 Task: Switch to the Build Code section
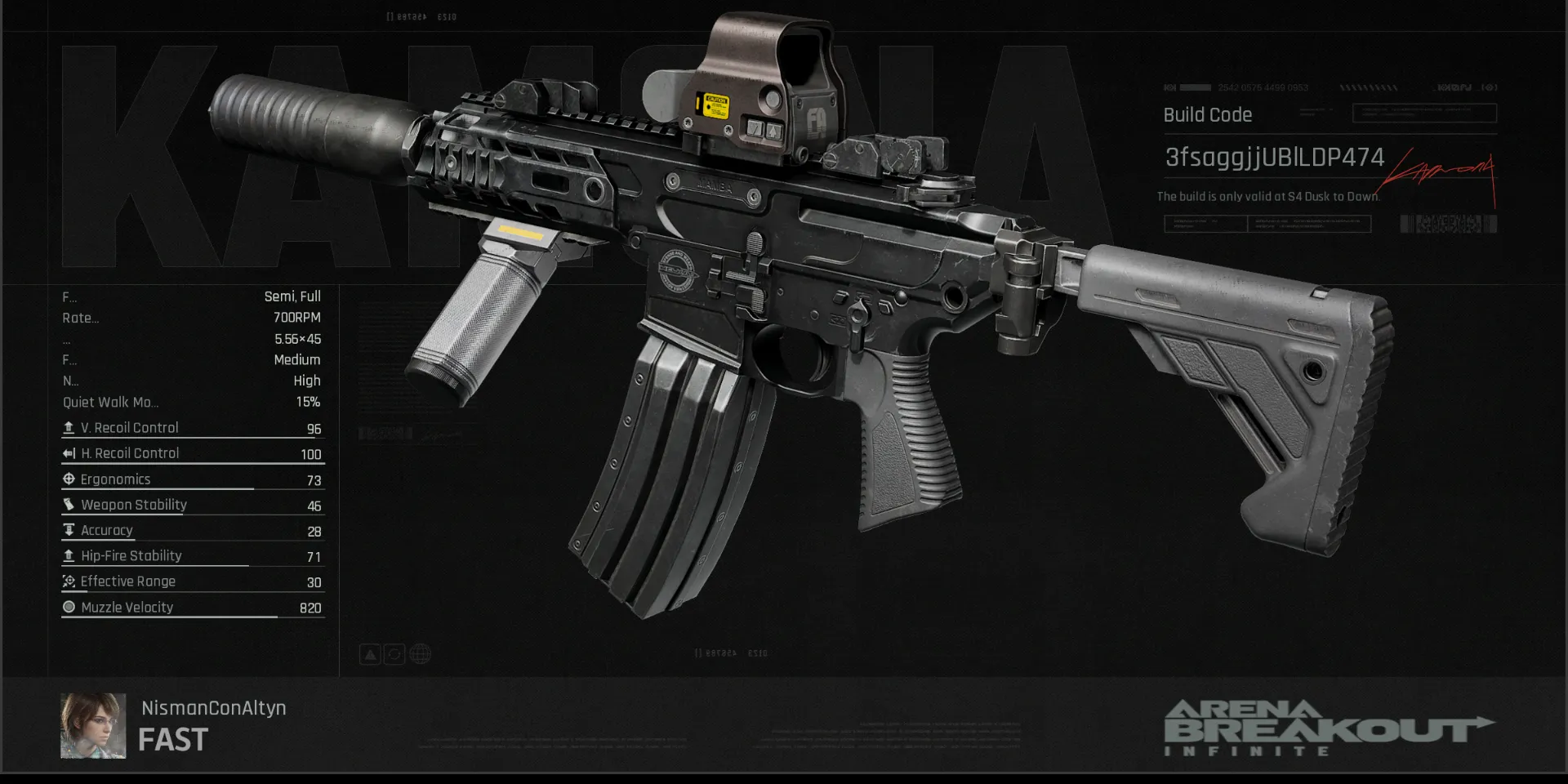tap(1207, 114)
